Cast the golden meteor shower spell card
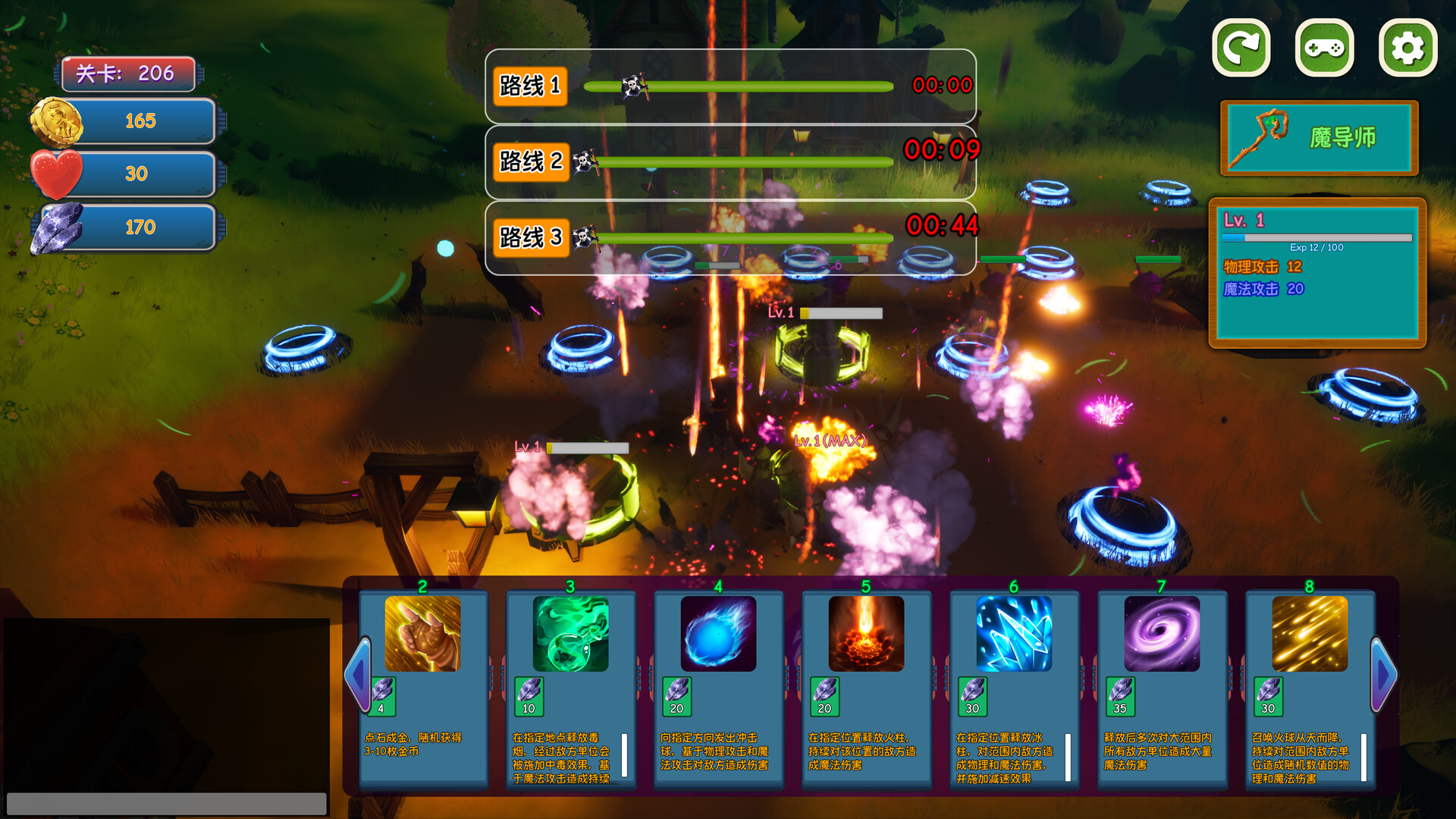The height and width of the screenshot is (819, 1456). (1310, 634)
